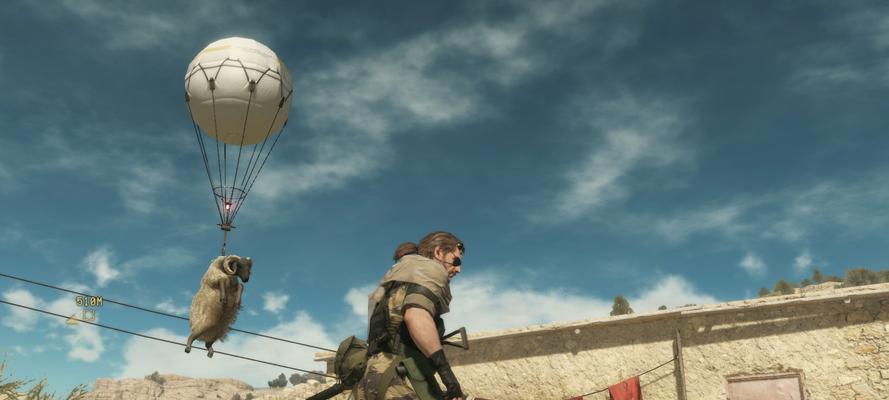
Task: Select the 510M objective waypoint marker
Action: coord(87,309)
